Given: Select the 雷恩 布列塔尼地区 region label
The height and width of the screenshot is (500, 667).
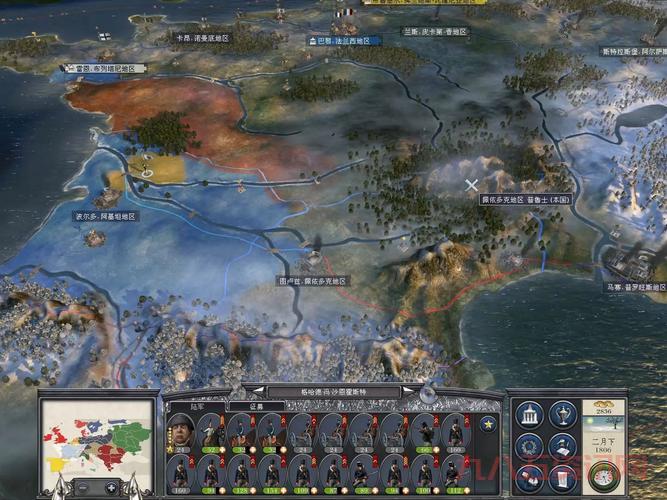Looking at the screenshot, I should pyautogui.click(x=106, y=69).
